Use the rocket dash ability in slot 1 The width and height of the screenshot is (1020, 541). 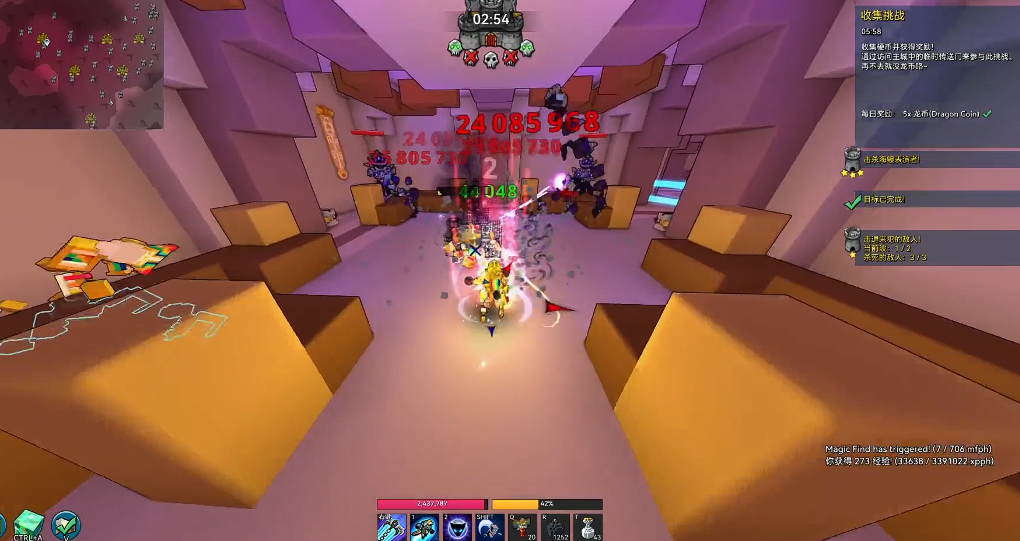pyautogui.click(x=424, y=526)
